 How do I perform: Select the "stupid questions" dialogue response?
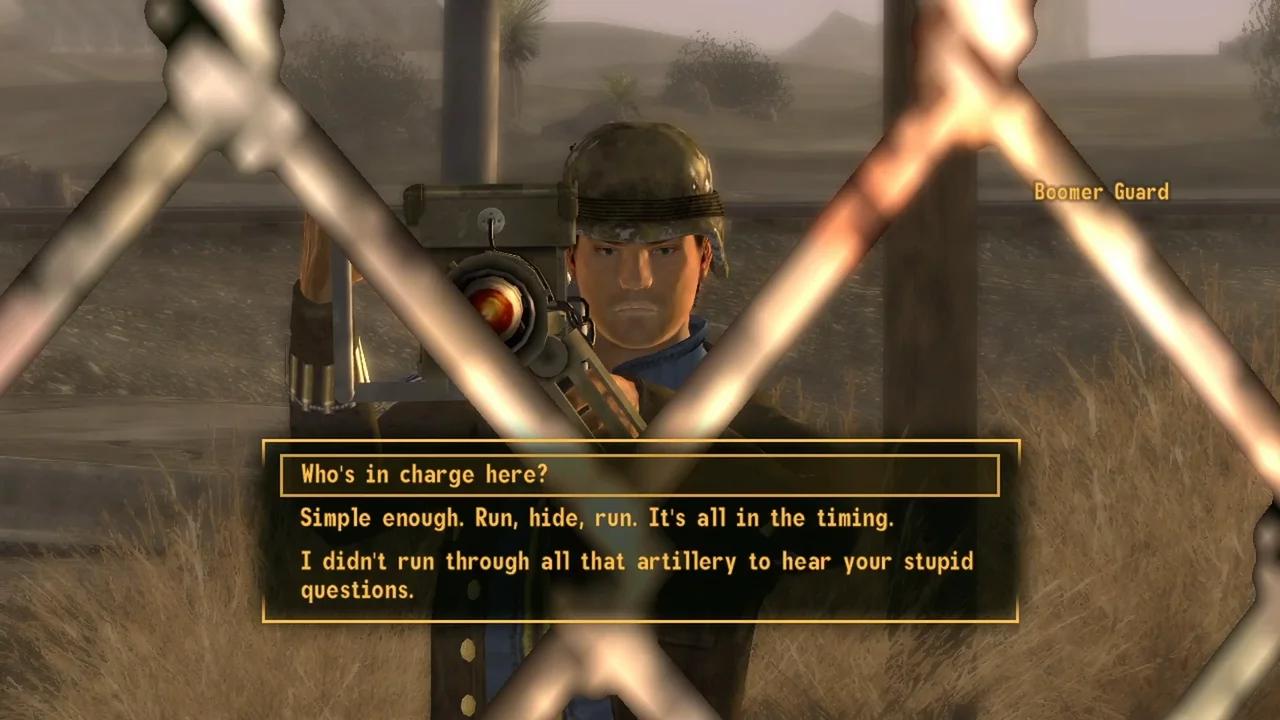(x=636, y=575)
